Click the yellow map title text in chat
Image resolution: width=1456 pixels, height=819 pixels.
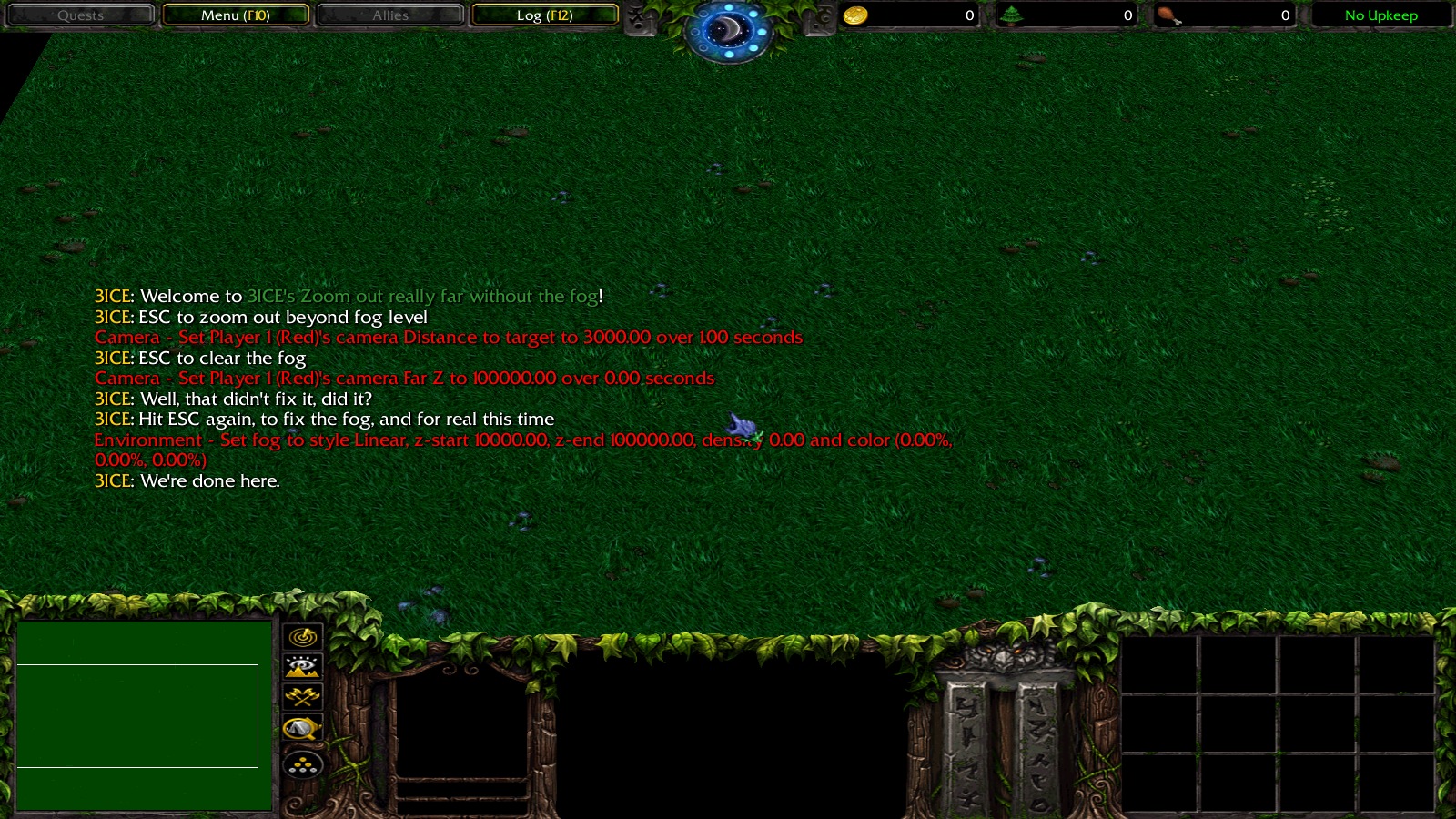point(422,296)
